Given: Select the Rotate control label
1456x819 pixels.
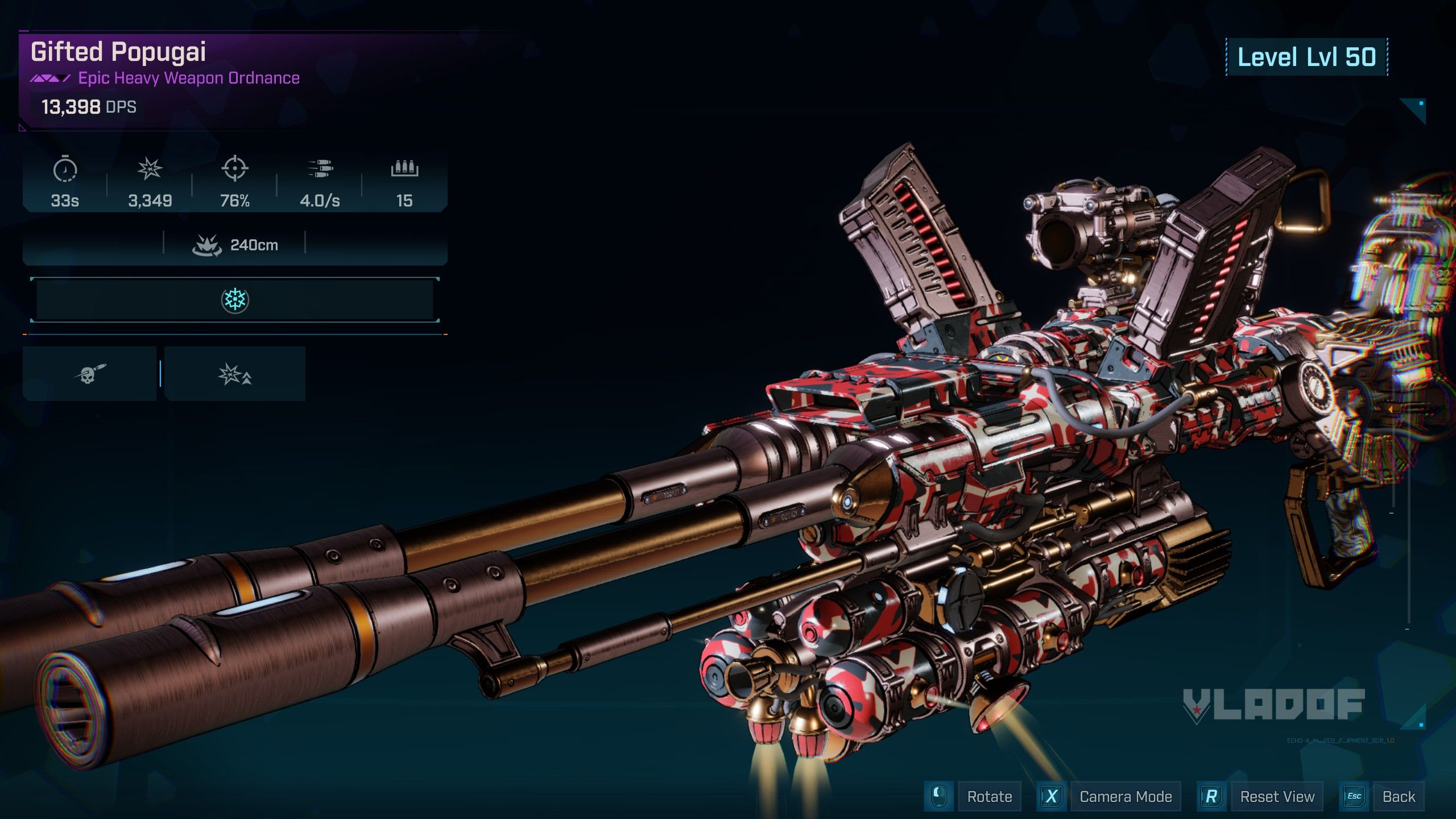Looking at the screenshot, I should coord(989,796).
